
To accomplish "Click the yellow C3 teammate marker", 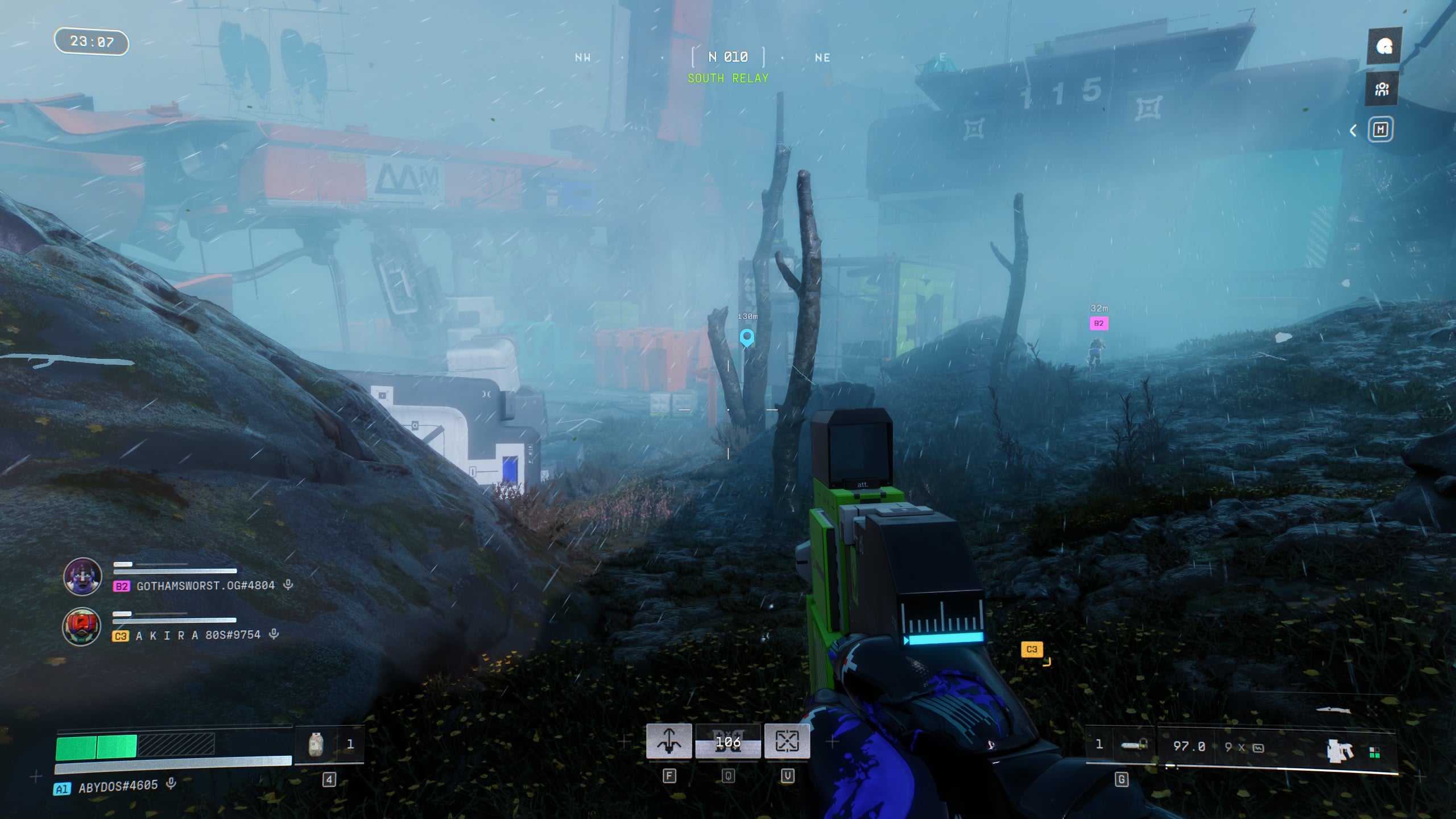I will pos(1032,649).
